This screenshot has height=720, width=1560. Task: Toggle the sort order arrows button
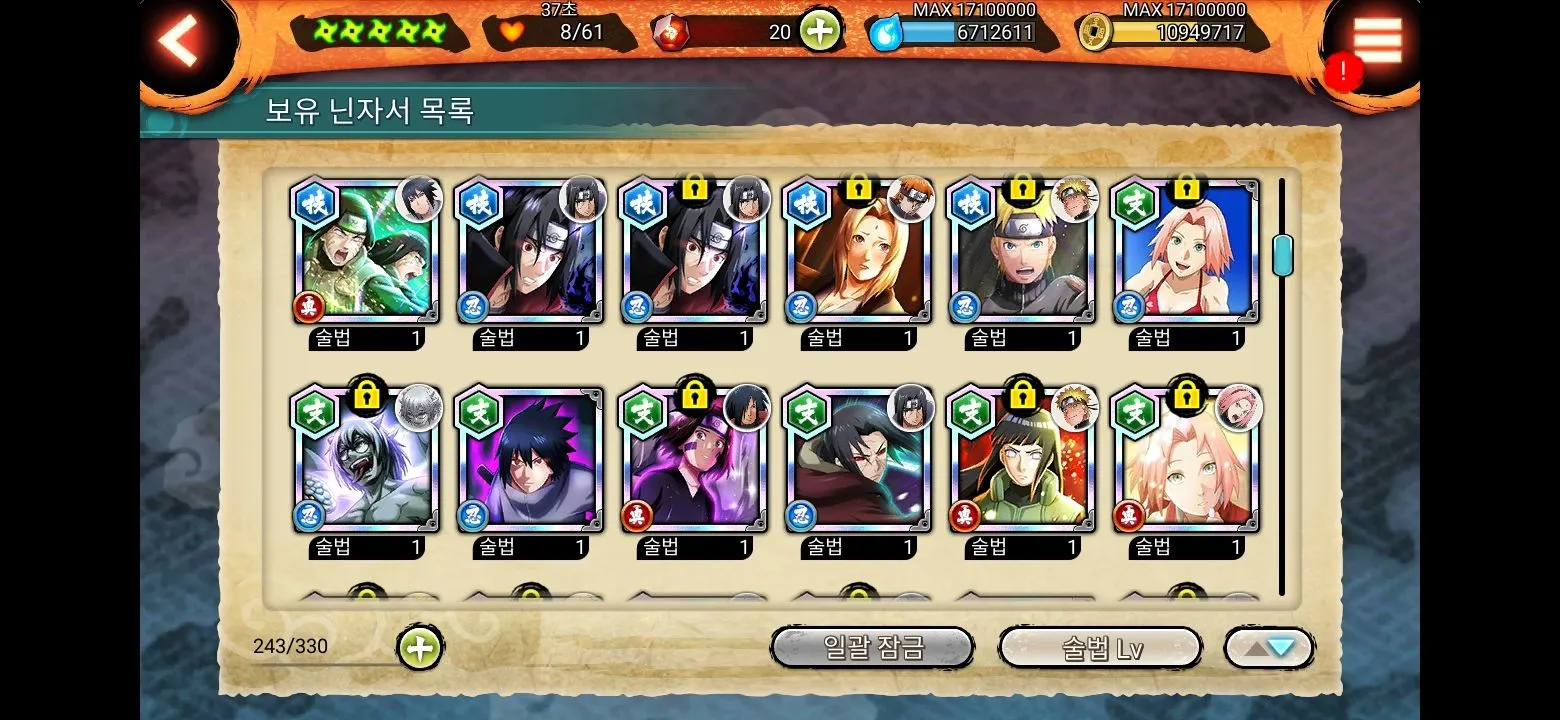coord(1268,648)
